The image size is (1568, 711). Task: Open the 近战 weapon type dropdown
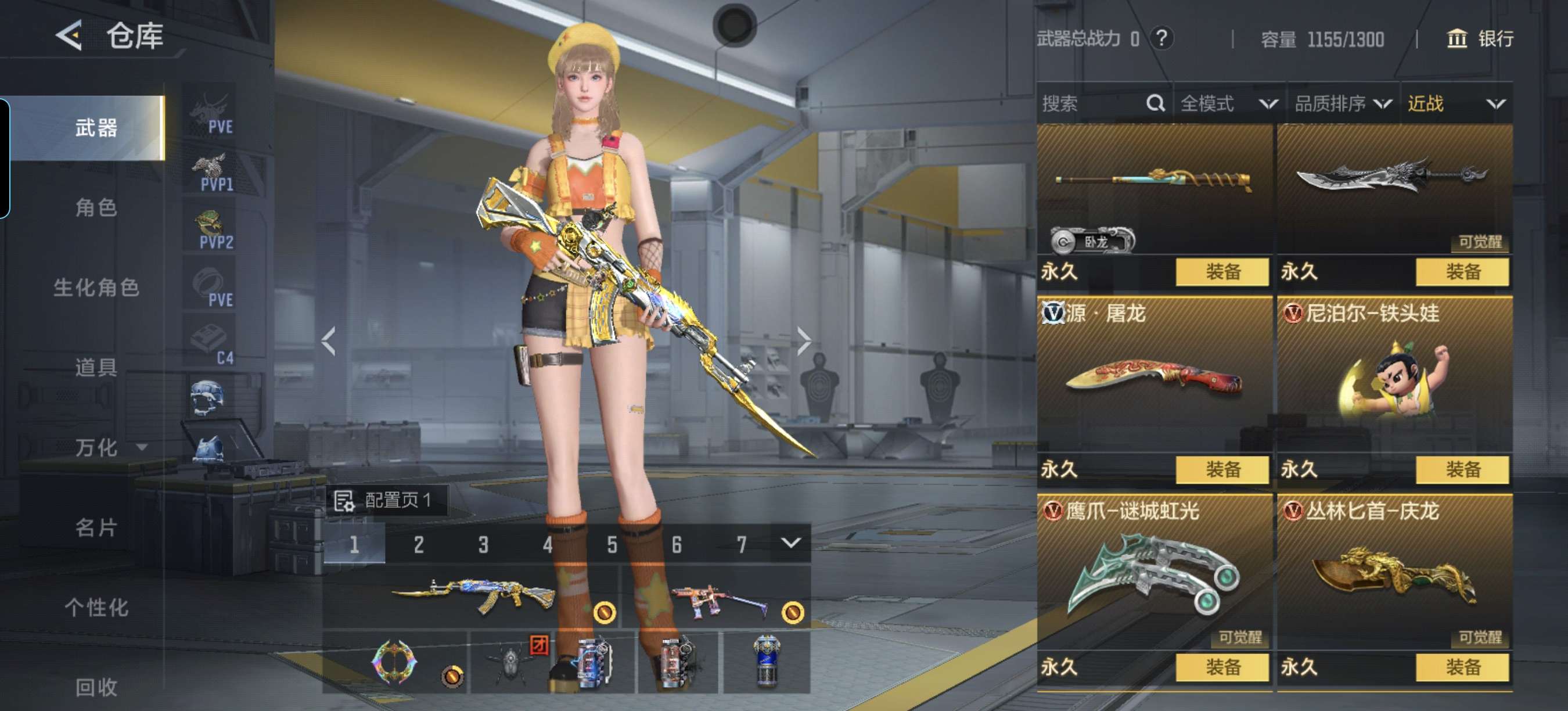[x=1456, y=103]
